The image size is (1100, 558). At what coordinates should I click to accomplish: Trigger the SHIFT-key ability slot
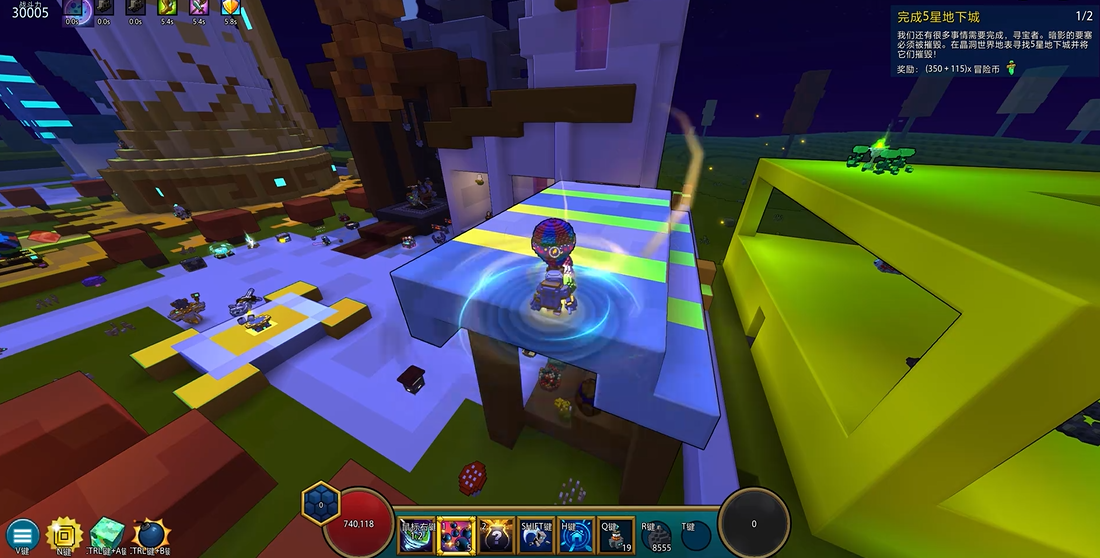[x=537, y=536]
